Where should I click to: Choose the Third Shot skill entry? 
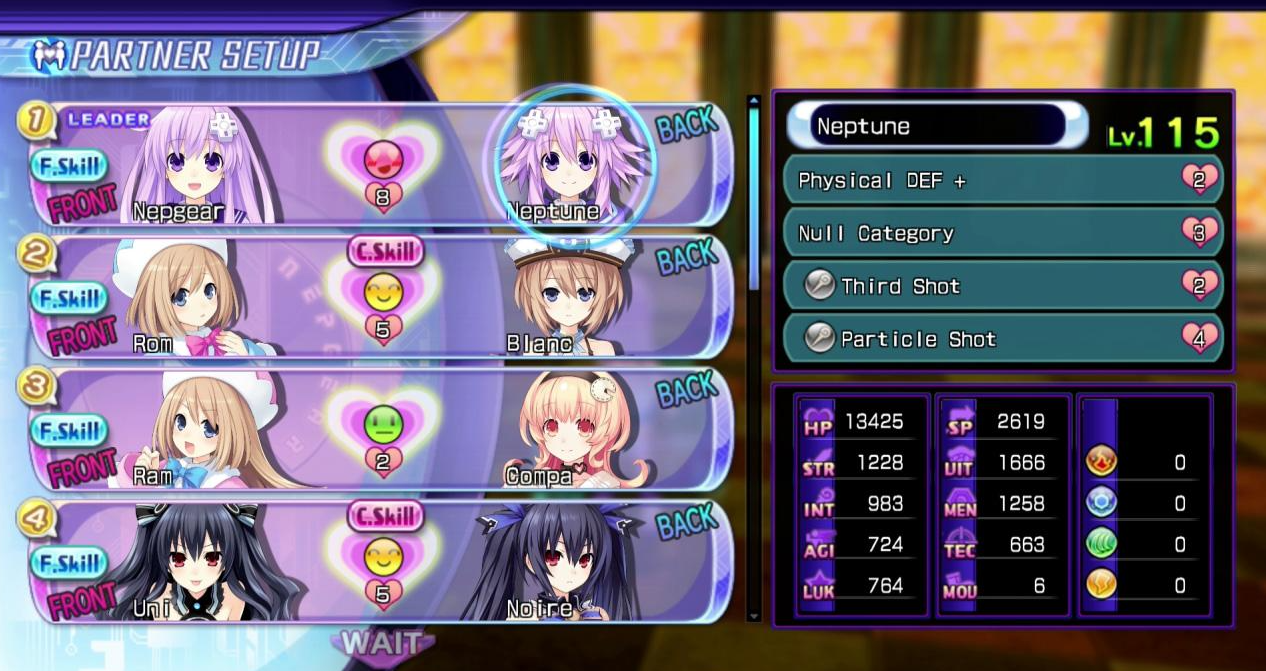(x=1002, y=286)
